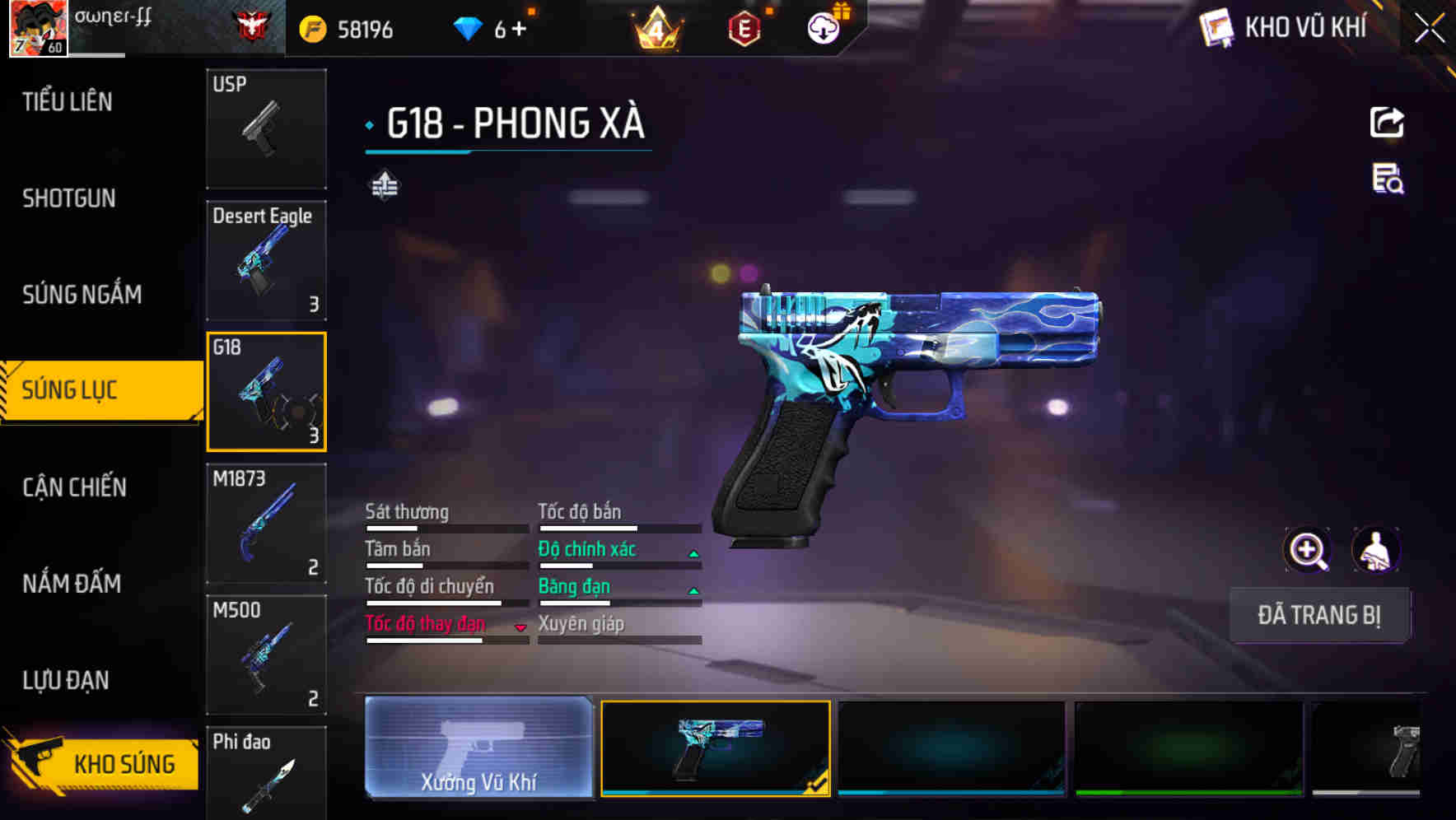This screenshot has height=820, width=1456.
Task: Open the weapon loadout attachment icon below G18 title
Action: point(384,185)
